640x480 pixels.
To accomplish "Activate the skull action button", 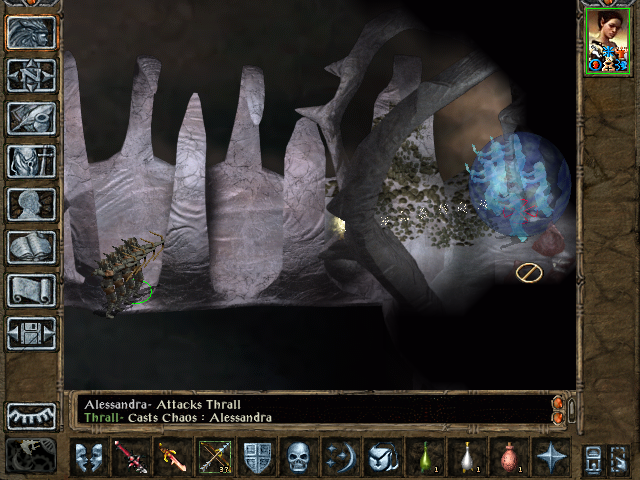I will [299, 457].
